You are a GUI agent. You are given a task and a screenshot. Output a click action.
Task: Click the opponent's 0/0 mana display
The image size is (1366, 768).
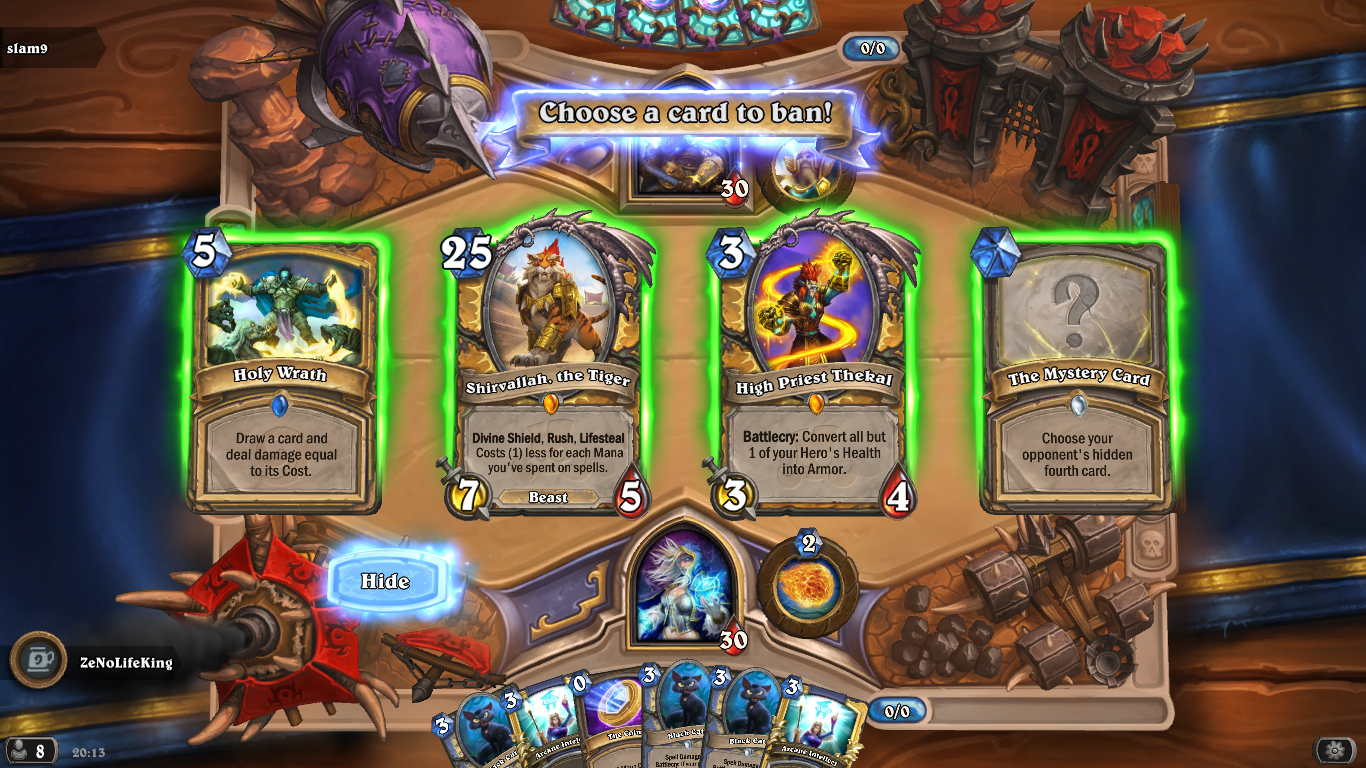coord(869,47)
